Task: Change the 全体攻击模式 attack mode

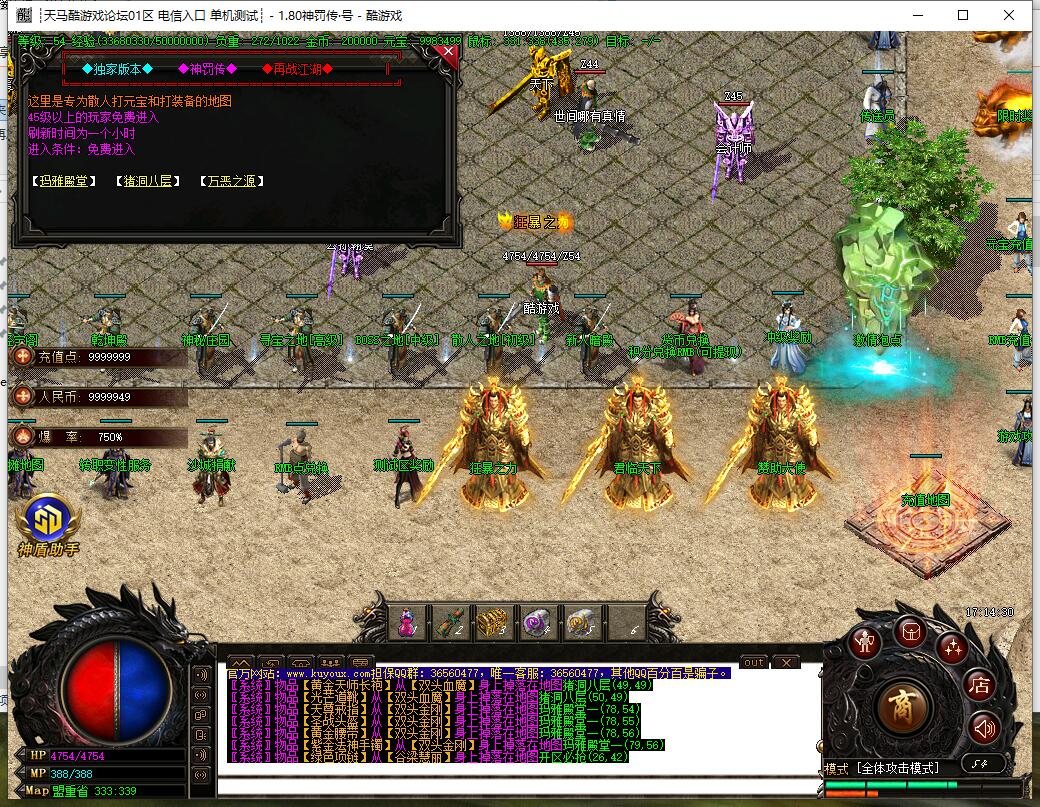Action: point(898,768)
